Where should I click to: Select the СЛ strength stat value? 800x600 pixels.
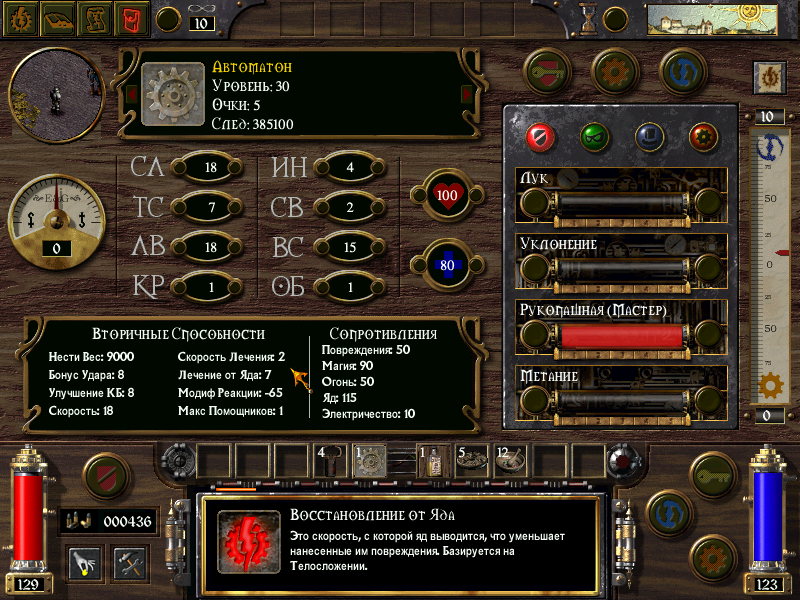coord(210,168)
